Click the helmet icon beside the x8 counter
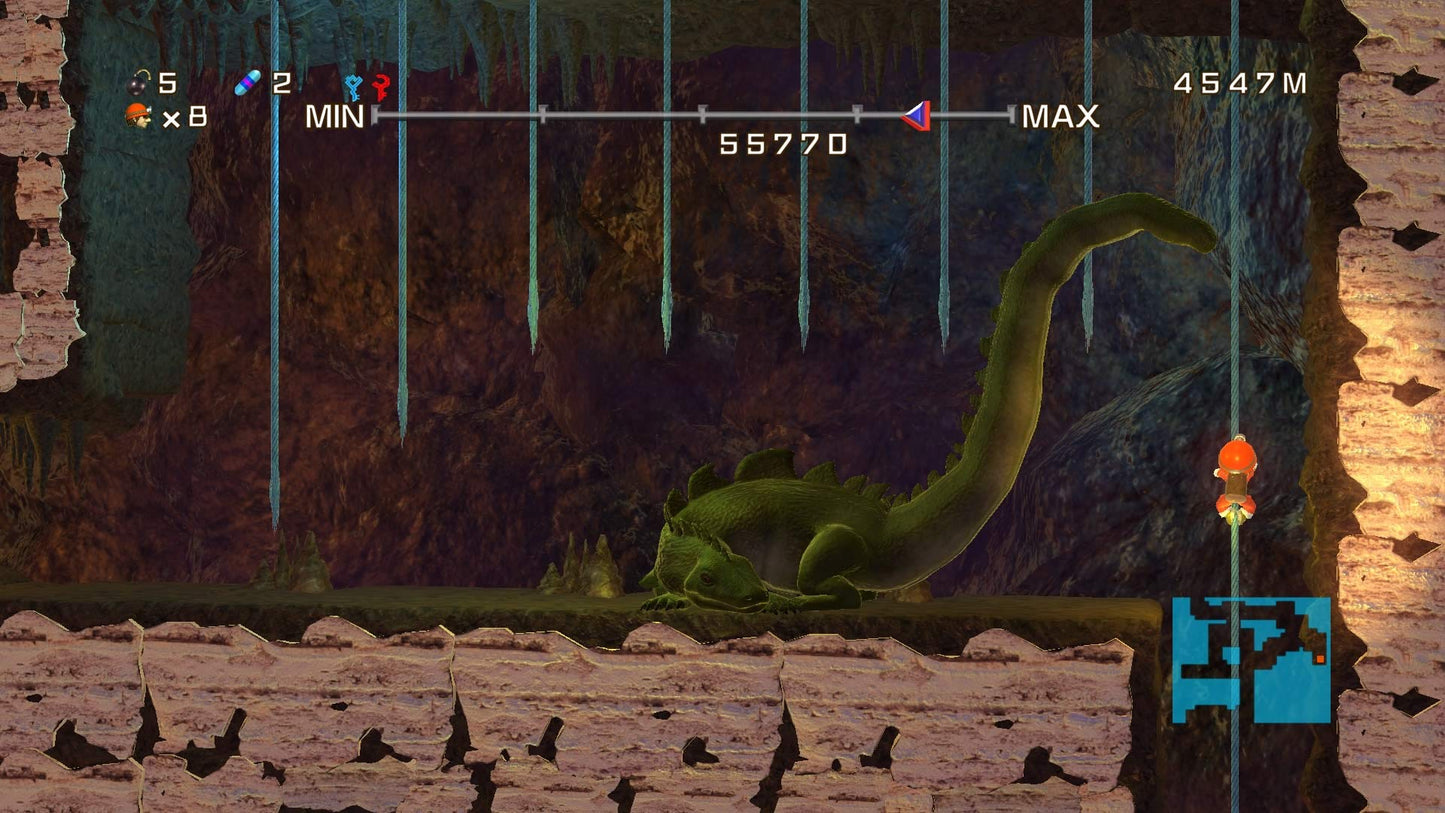 pyautogui.click(x=137, y=114)
